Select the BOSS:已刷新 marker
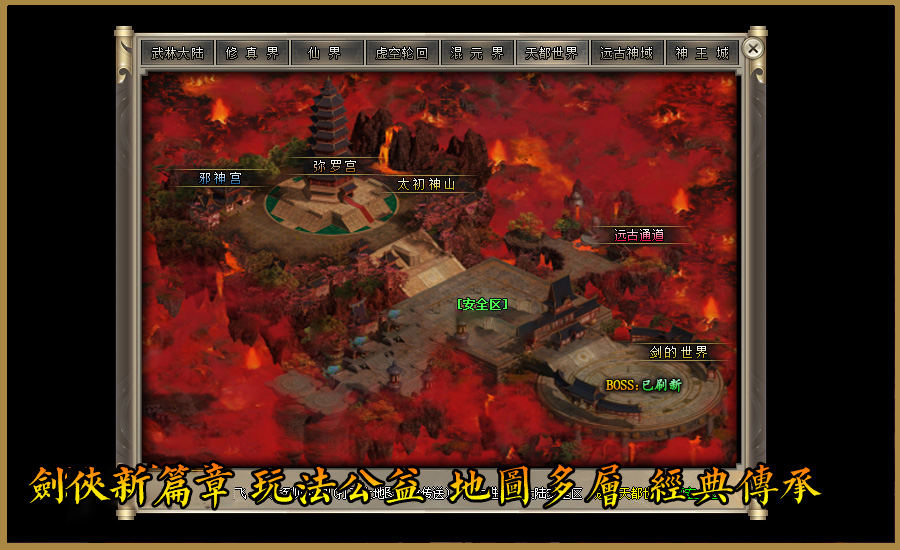Viewport: 900px width, 550px height. pos(643,385)
